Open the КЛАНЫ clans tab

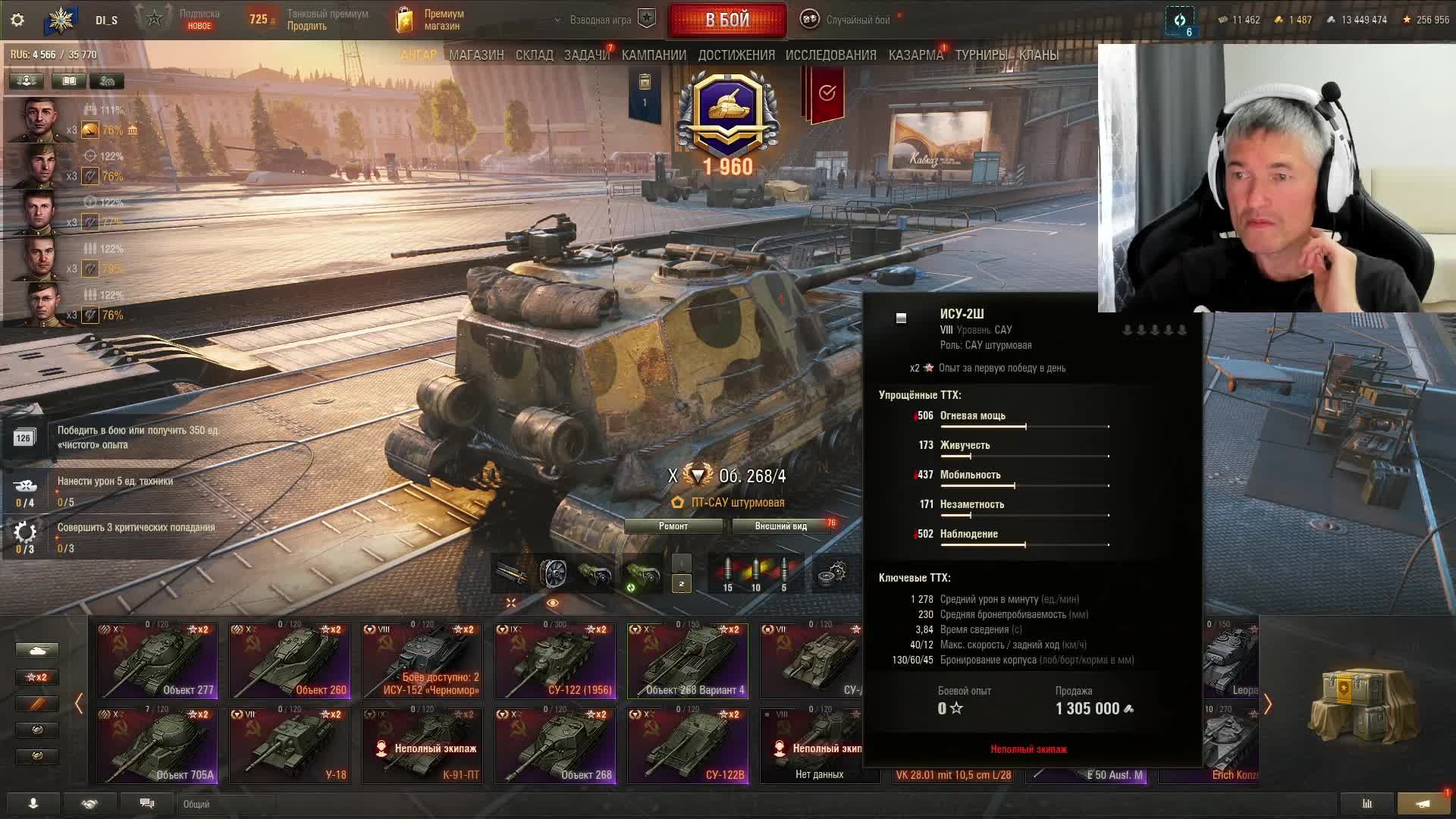pyautogui.click(x=1038, y=55)
